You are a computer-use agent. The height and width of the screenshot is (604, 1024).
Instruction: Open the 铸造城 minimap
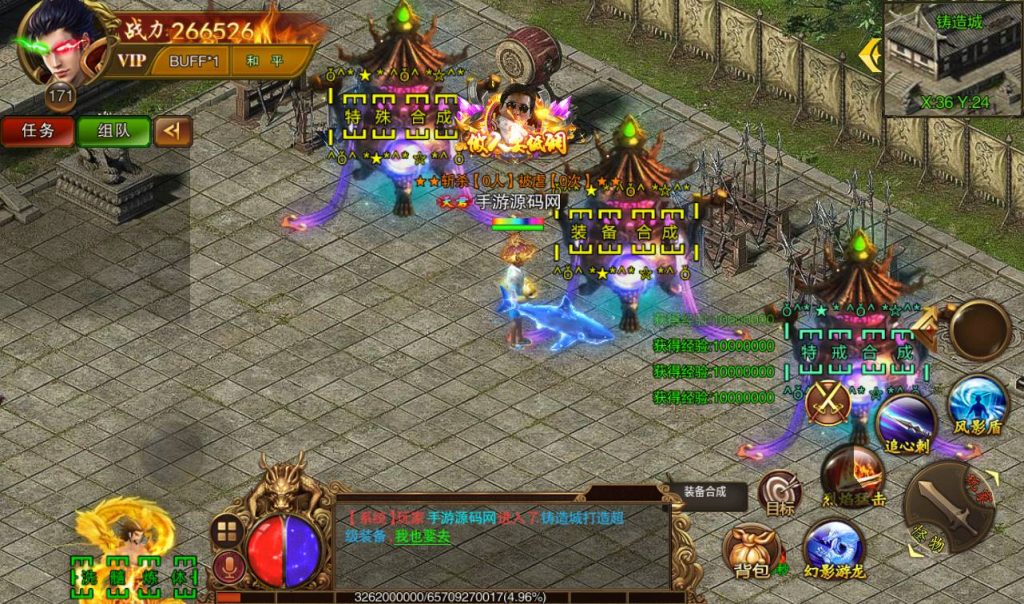tap(952, 57)
